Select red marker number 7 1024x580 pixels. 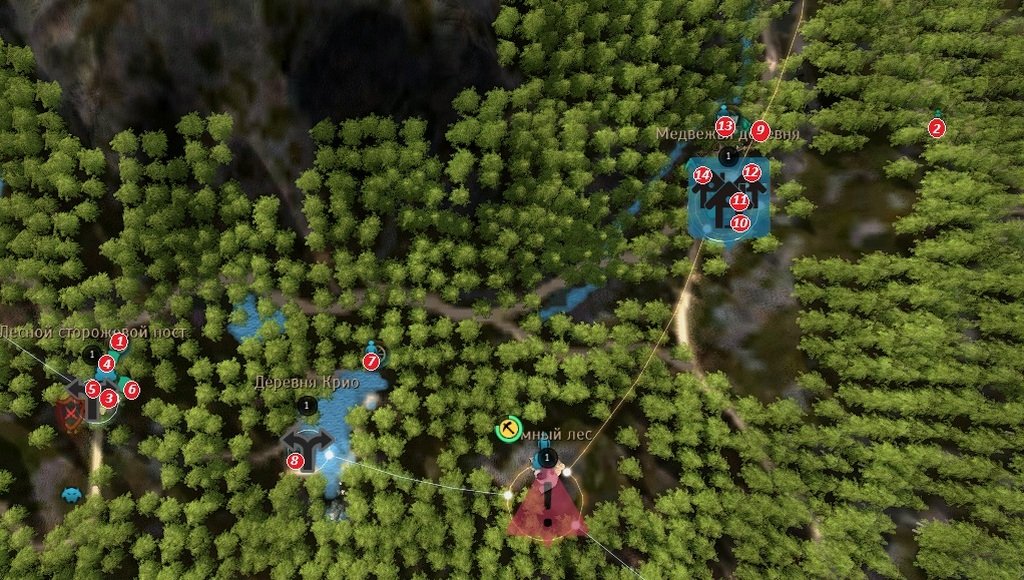click(371, 360)
